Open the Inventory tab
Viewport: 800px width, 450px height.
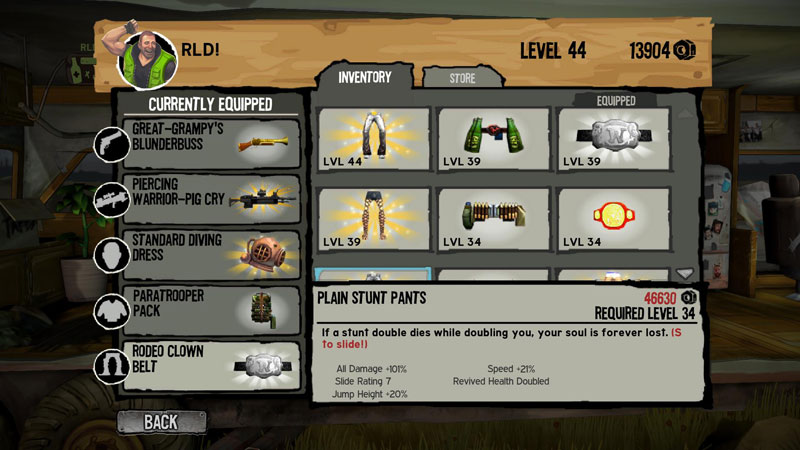pyautogui.click(x=364, y=76)
